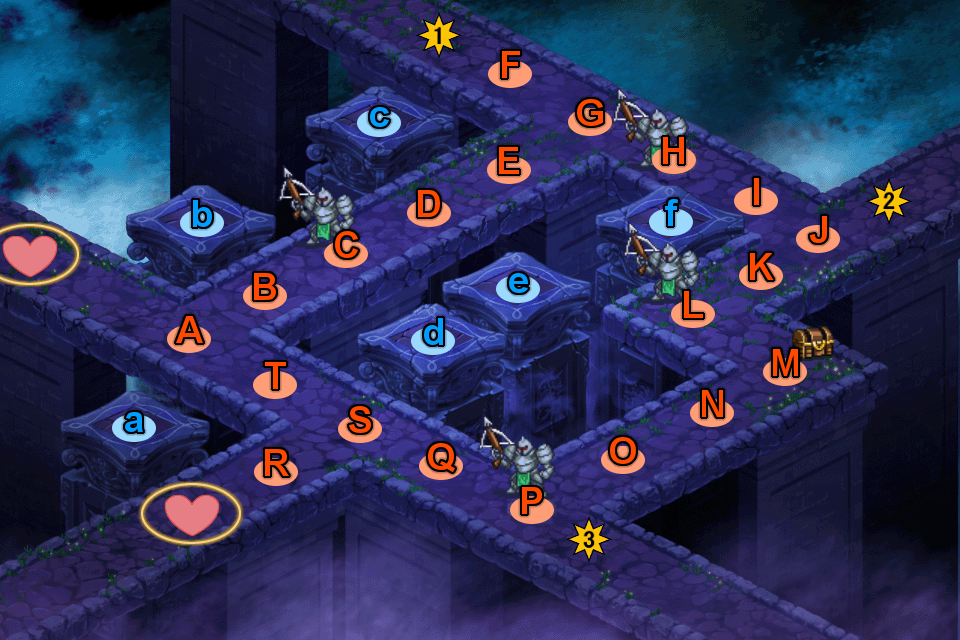960x640 pixels.
Task: Select the blue high-ground marker d
Action: click(x=433, y=335)
